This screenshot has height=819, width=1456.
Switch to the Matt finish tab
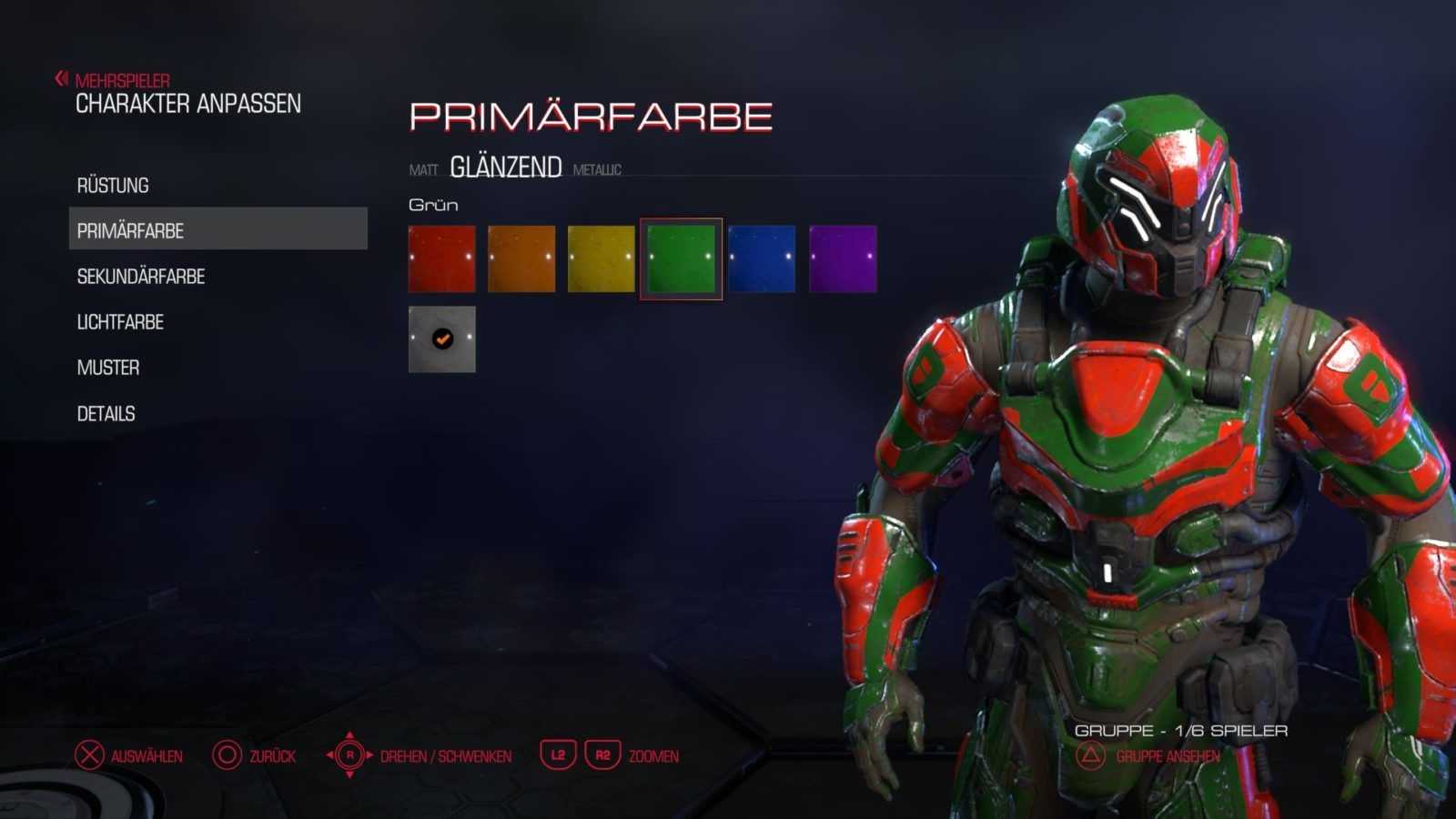tap(423, 170)
